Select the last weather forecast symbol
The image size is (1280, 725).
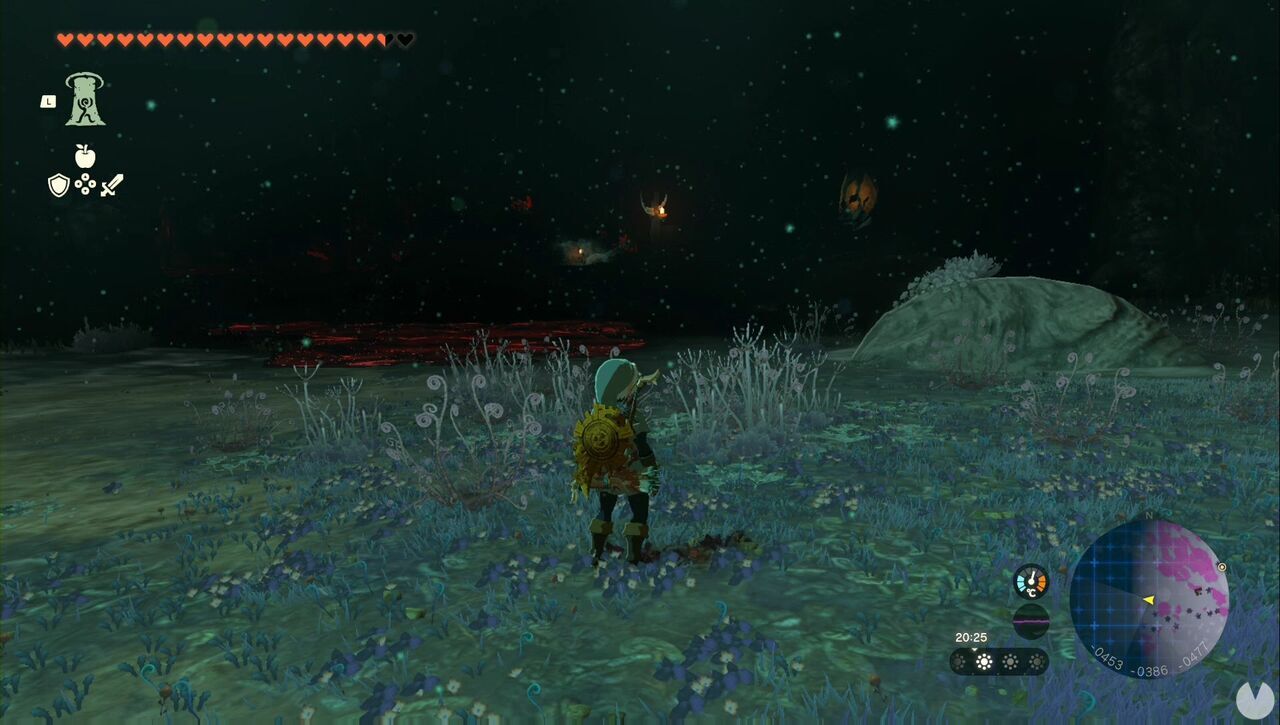[1037, 661]
